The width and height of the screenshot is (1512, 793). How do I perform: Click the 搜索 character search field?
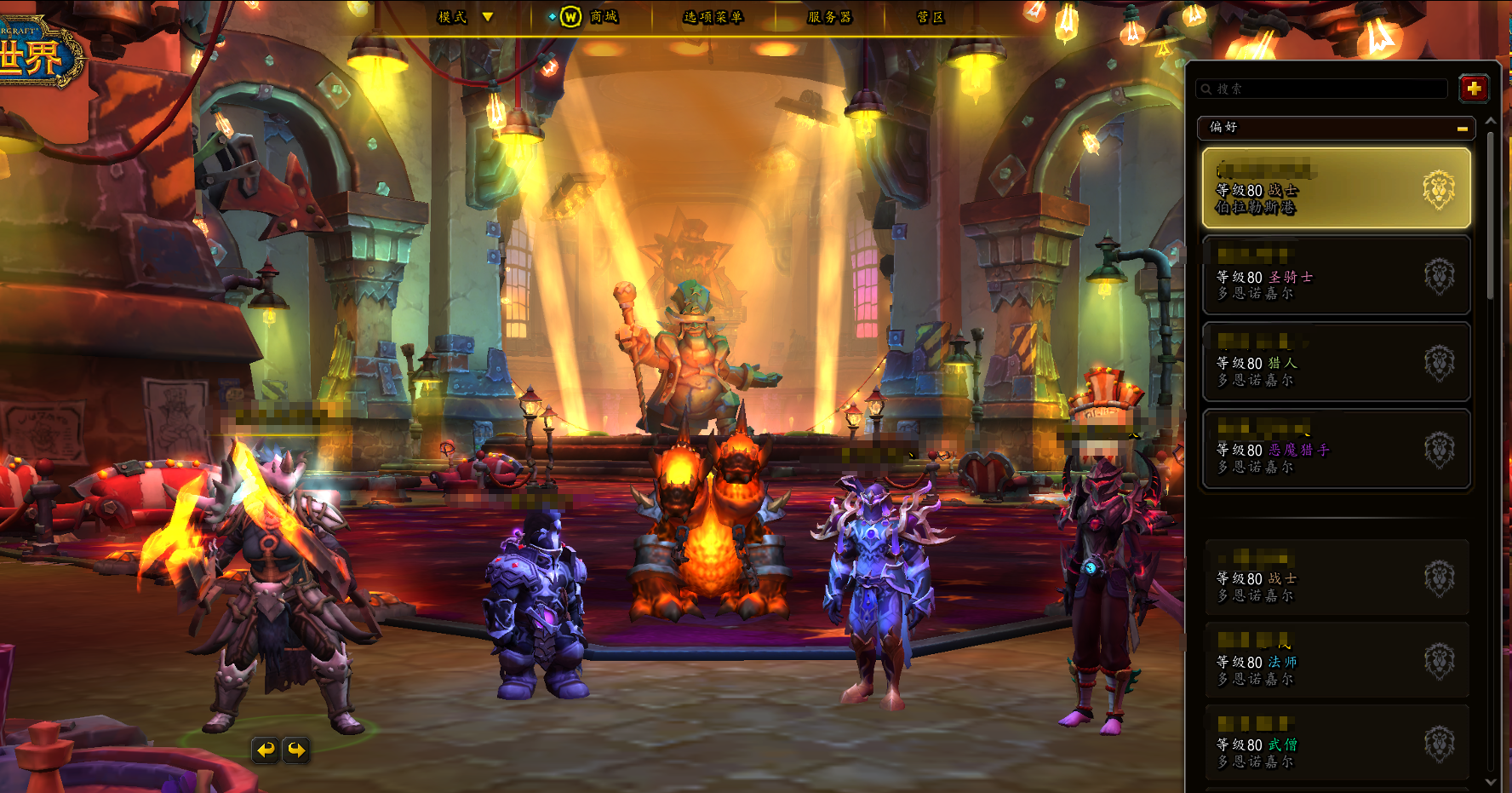pyautogui.click(x=1324, y=89)
